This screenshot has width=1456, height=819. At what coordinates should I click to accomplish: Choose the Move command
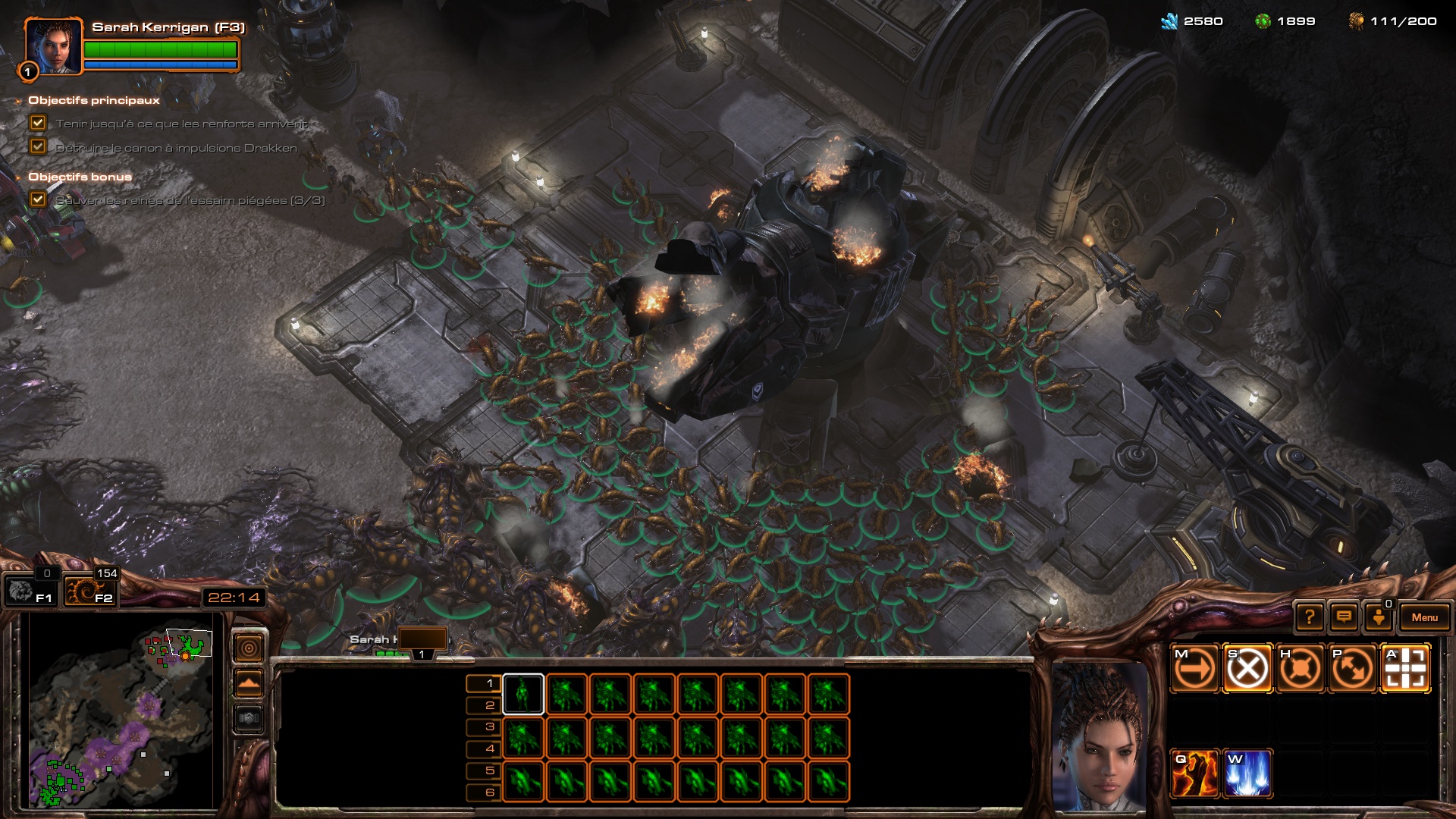pos(1194,669)
